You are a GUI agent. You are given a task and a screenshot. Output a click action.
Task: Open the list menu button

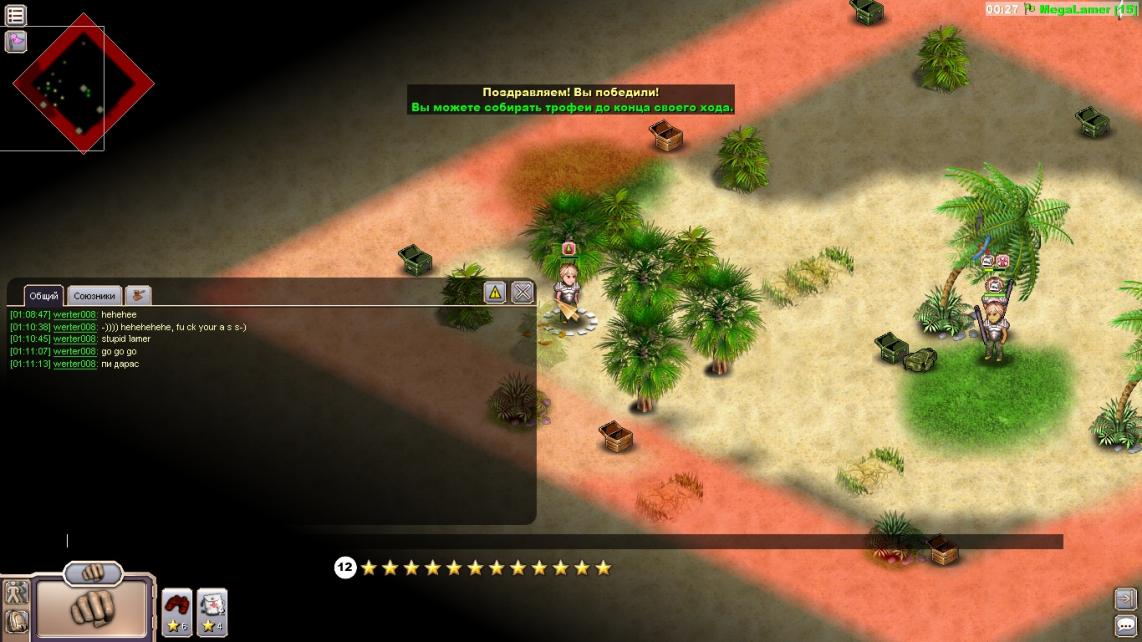click(16, 15)
